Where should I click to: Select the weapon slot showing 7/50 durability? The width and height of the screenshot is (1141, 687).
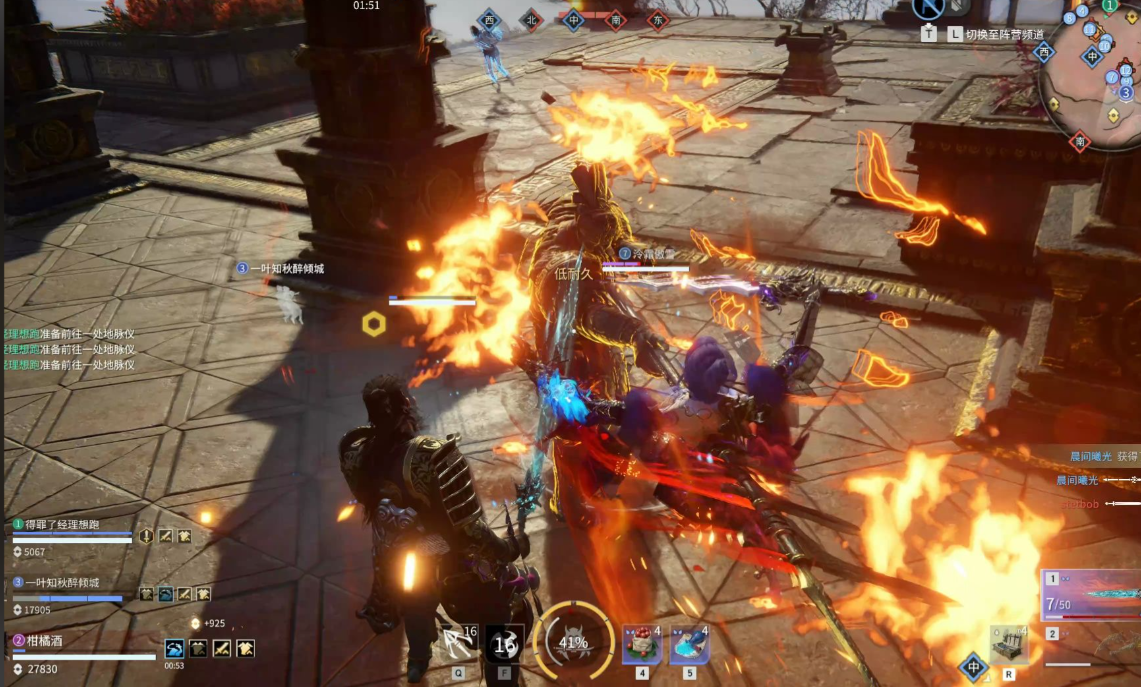1091,596
